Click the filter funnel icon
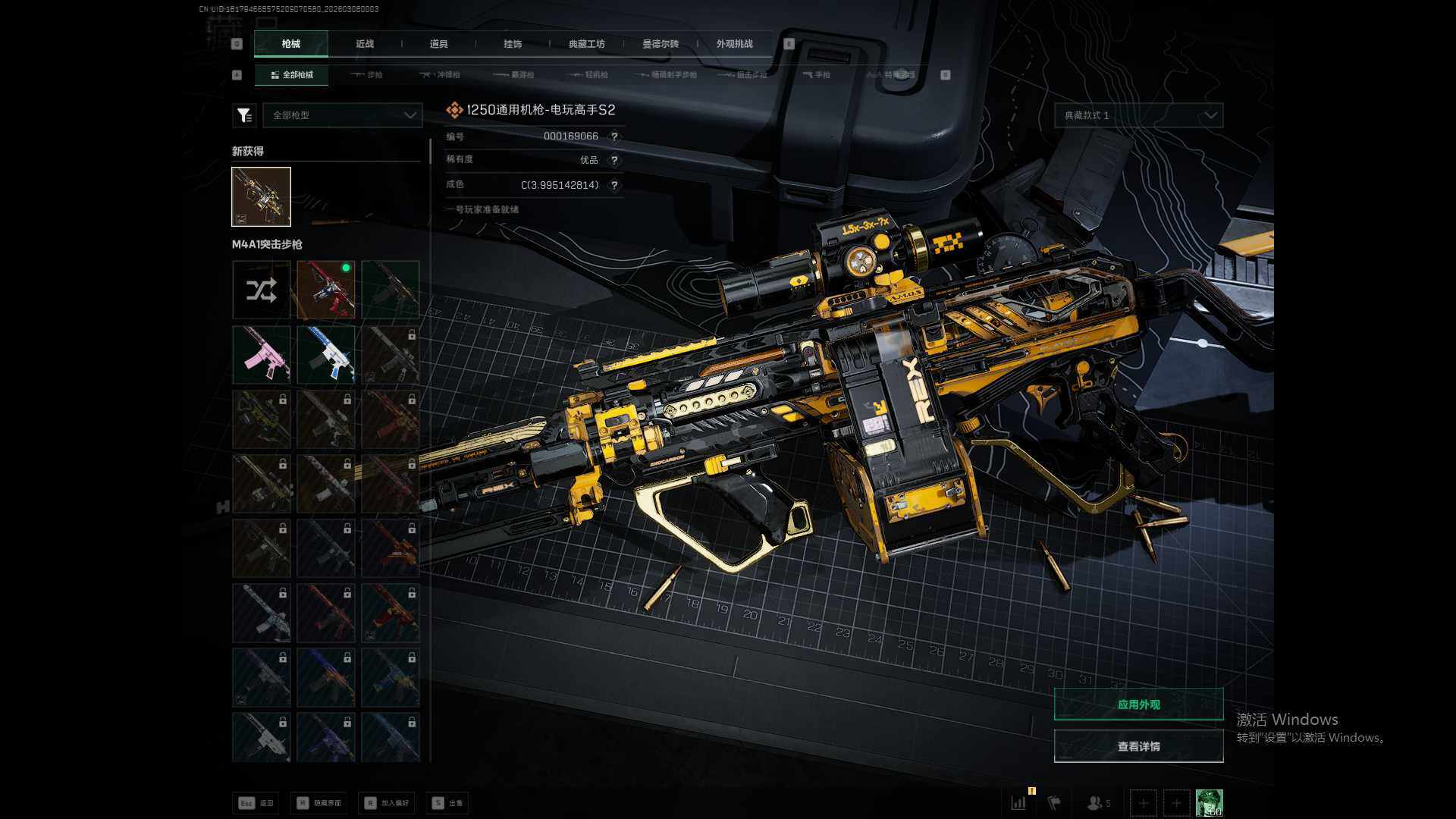The image size is (1456, 819). (x=244, y=115)
